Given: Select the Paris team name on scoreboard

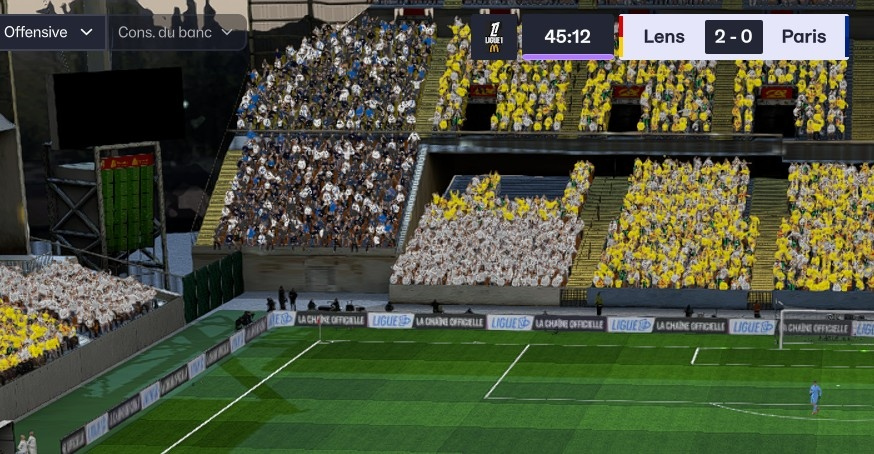Looking at the screenshot, I should click(x=803, y=37).
